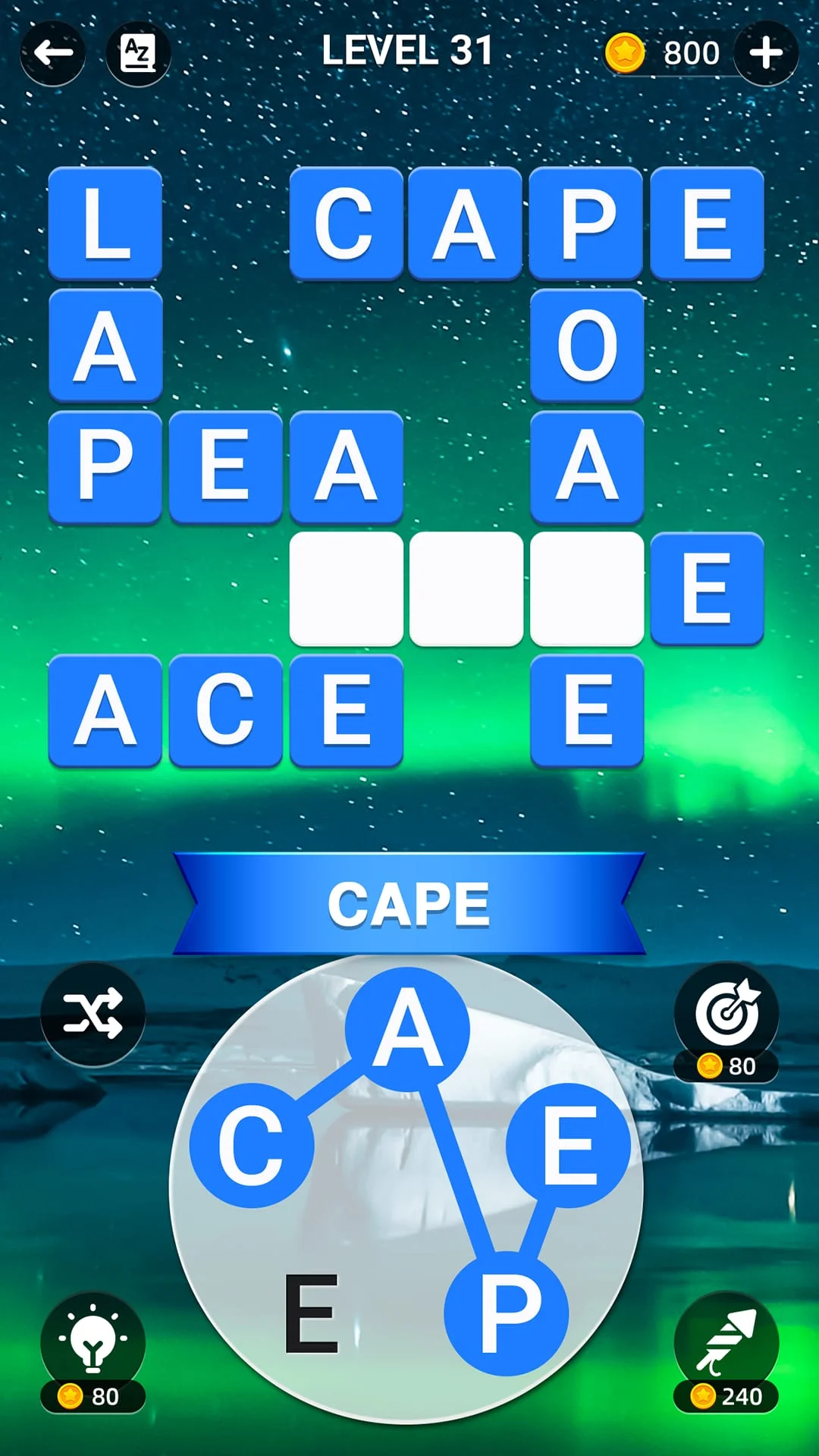Activate the target hint for 80 coins

click(x=726, y=1013)
